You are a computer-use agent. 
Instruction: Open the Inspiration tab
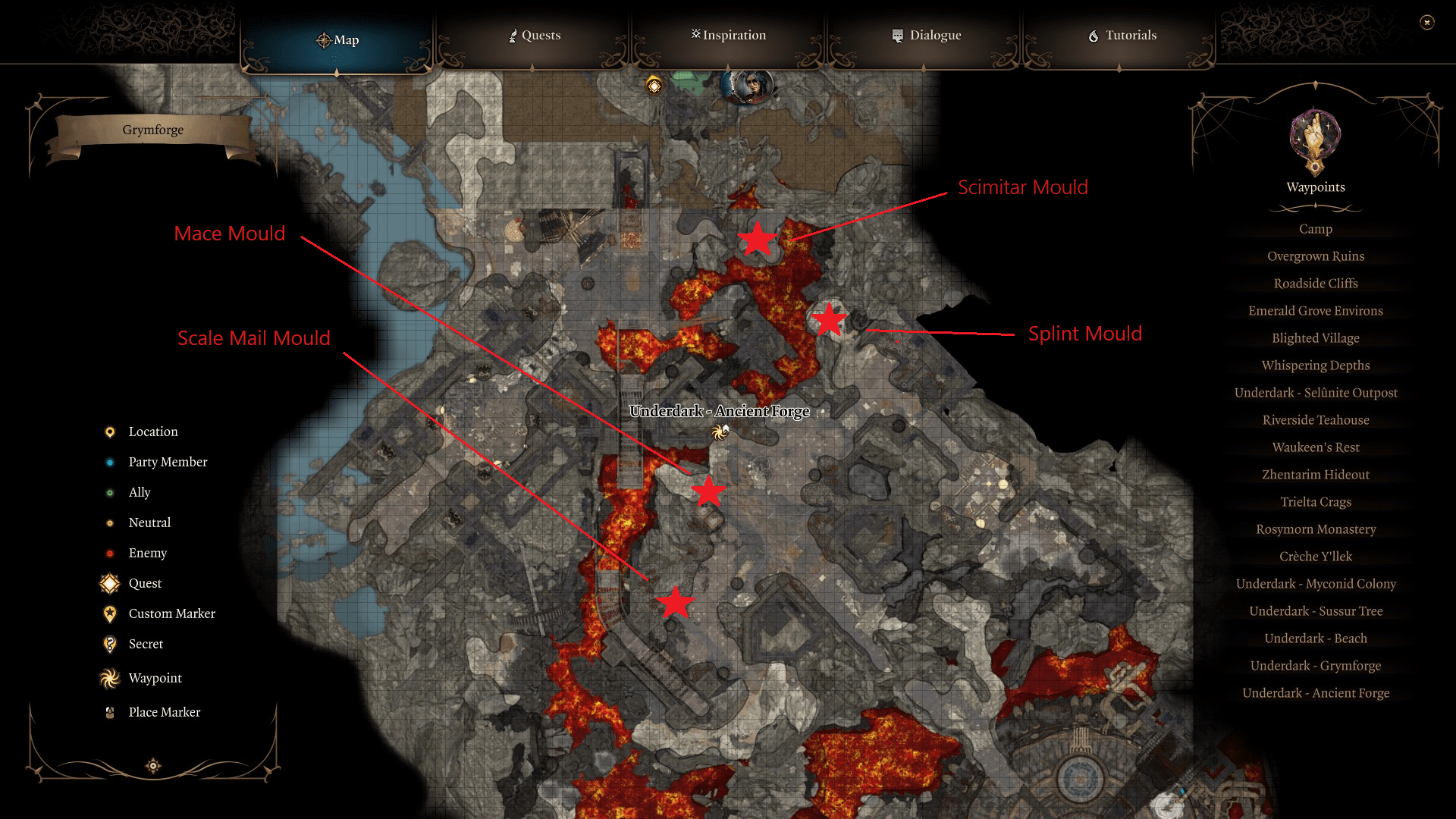click(x=727, y=35)
